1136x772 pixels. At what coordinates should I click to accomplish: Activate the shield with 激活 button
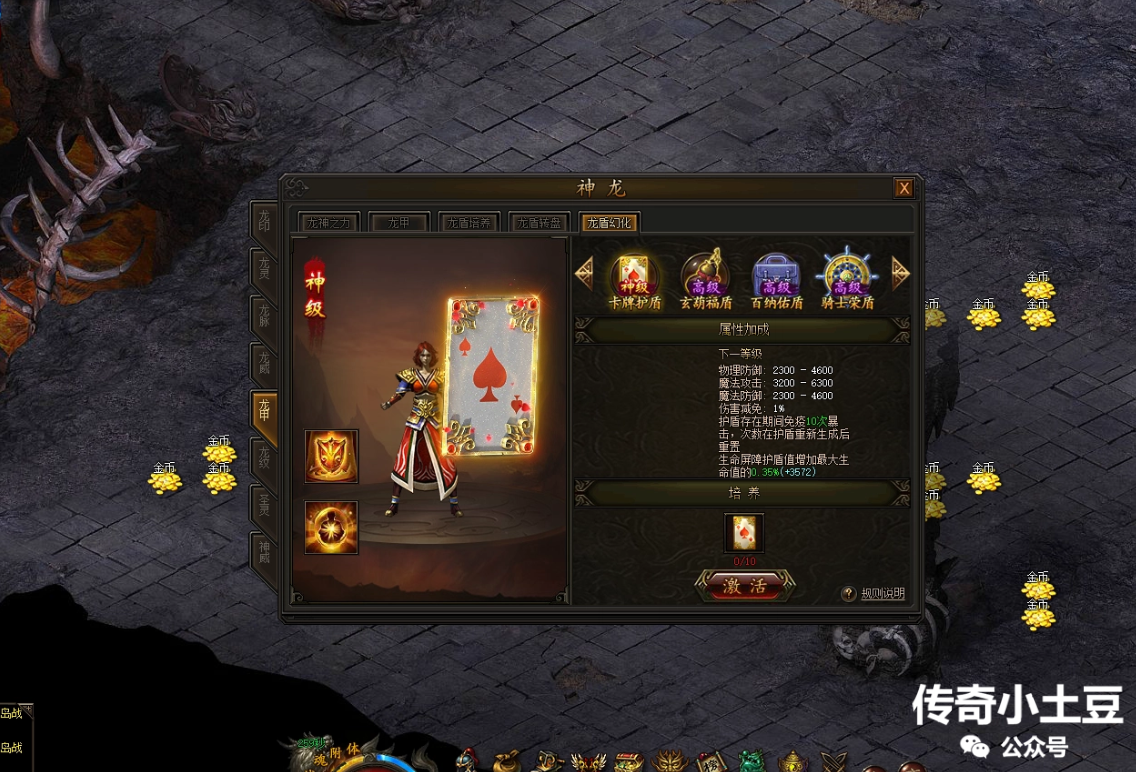(744, 587)
